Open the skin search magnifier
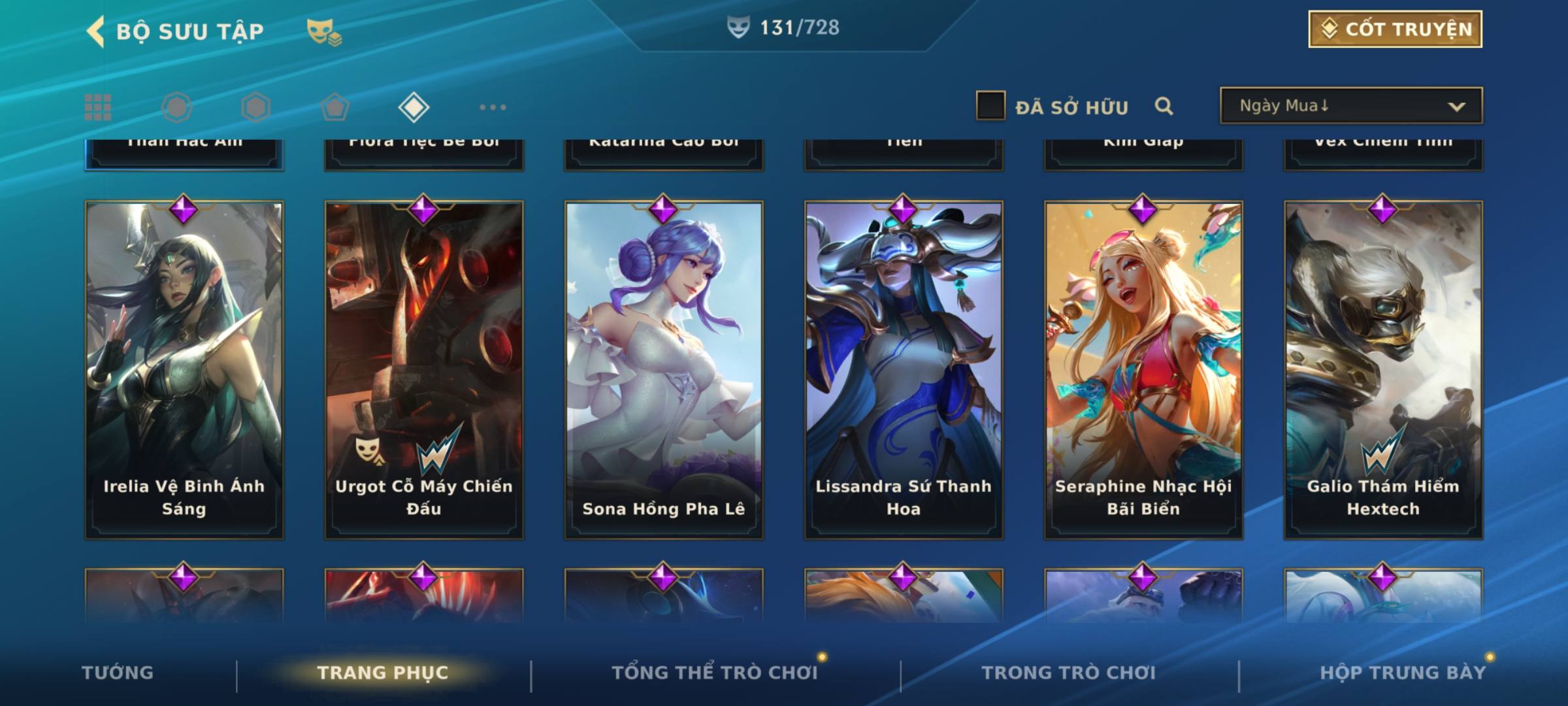Viewport: 1568px width, 706px height. tap(1164, 106)
